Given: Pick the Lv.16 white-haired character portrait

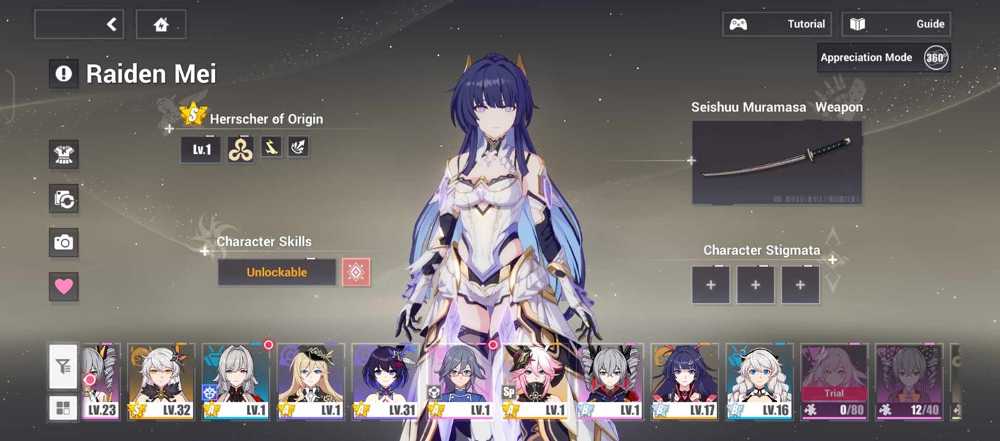Looking at the screenshot, I should [760, 381].
